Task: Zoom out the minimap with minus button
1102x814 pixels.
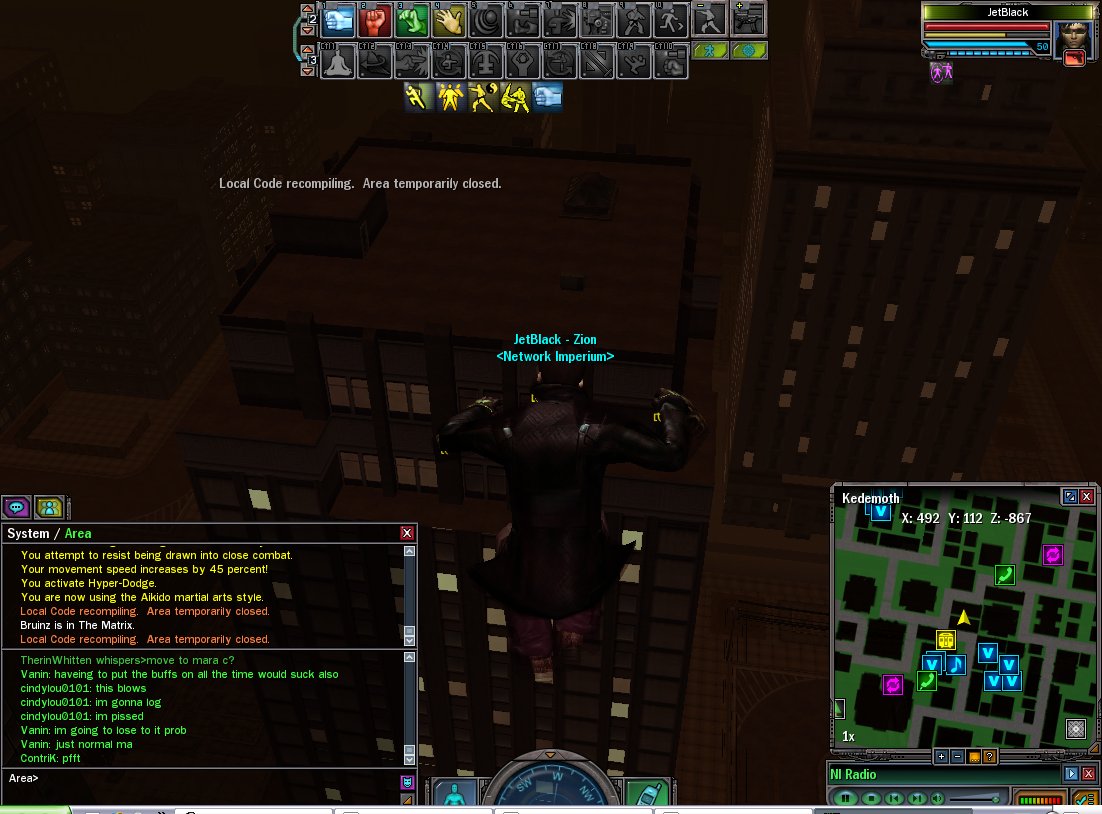Action: click(x=956, y=757)
